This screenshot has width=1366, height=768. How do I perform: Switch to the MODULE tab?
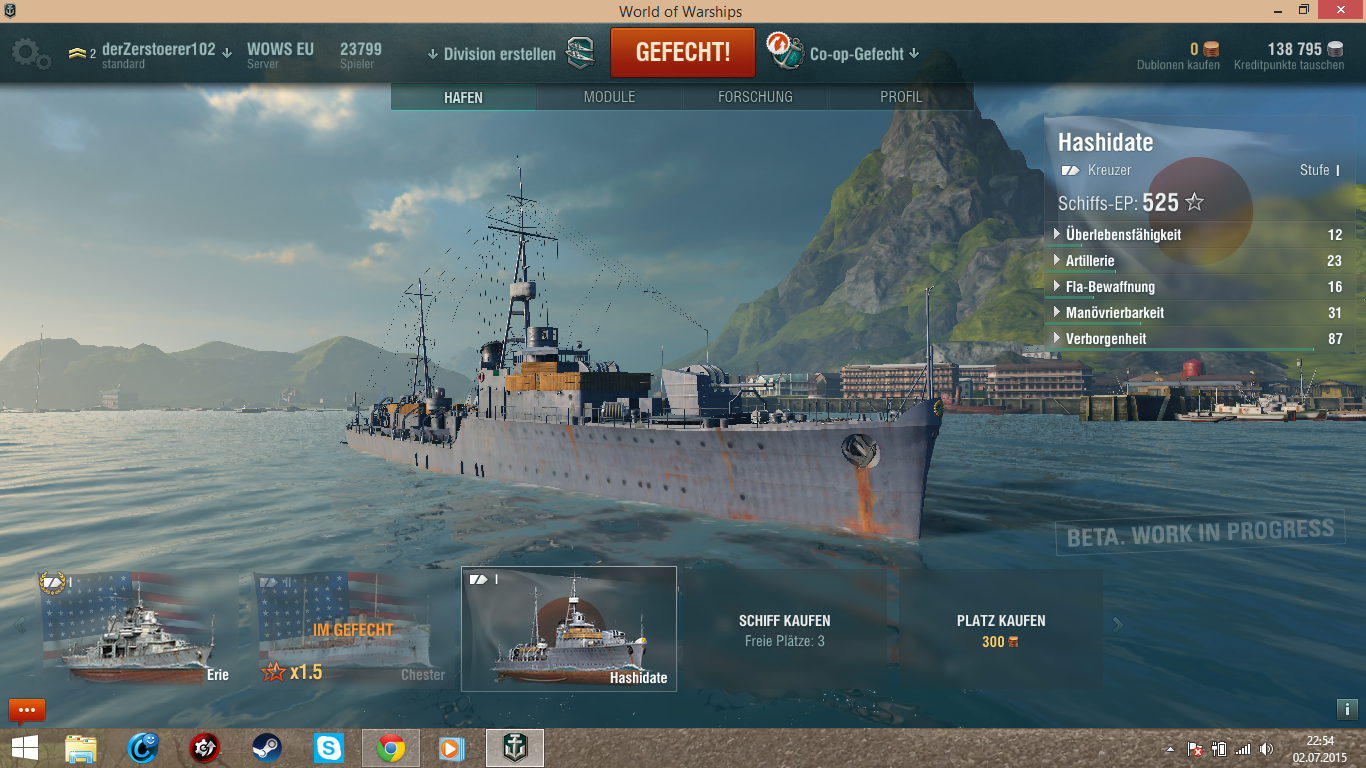coord(609,97)
